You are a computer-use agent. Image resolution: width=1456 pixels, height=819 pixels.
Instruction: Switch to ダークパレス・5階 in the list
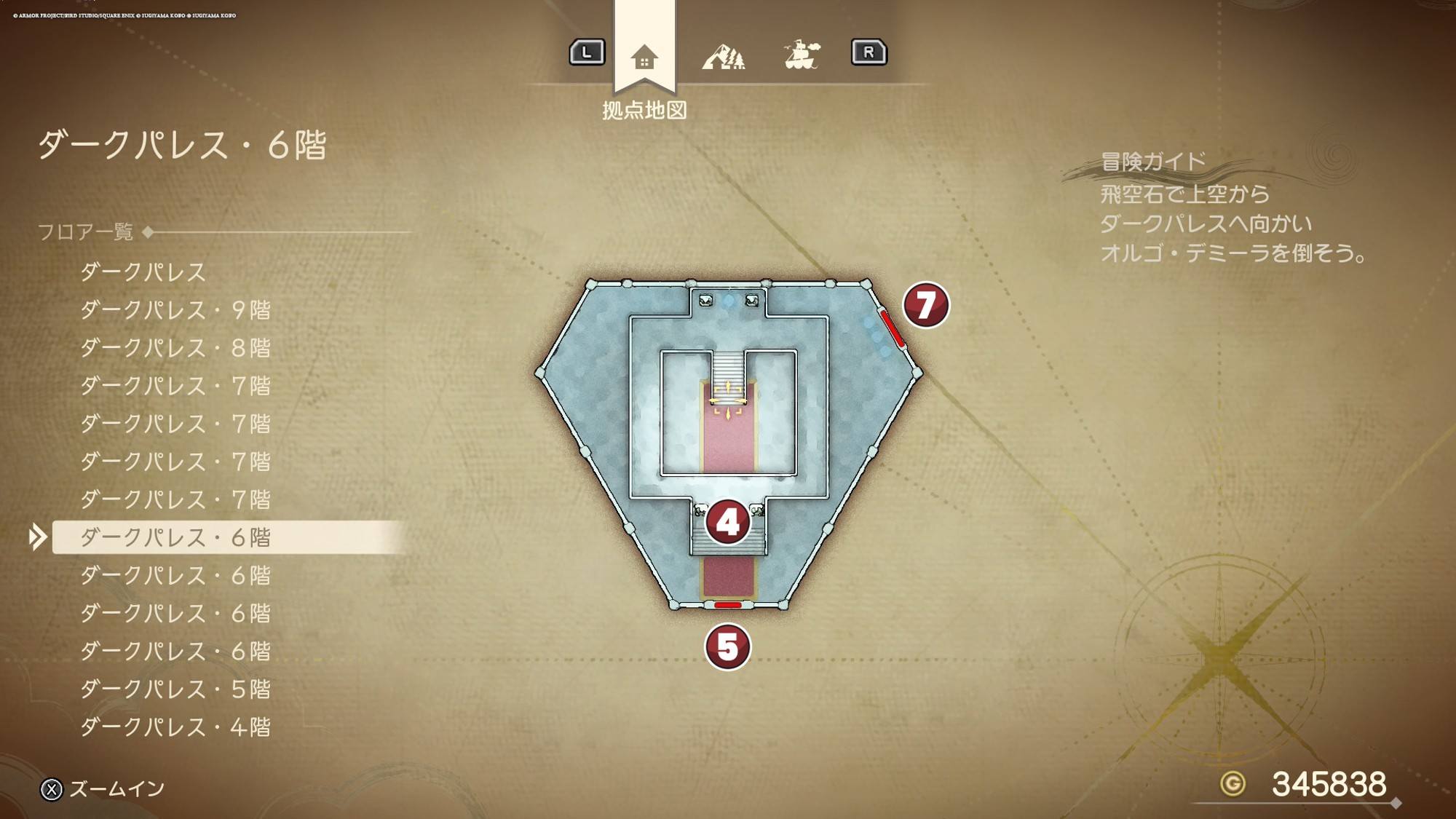(175, 689)
